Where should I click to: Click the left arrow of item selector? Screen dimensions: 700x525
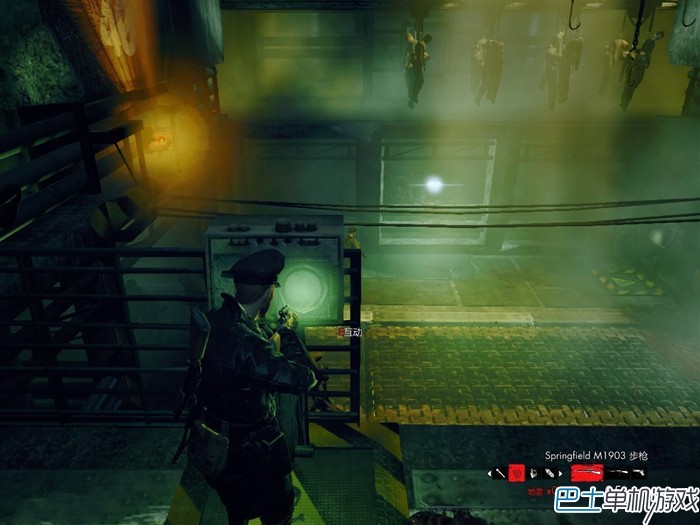(x=489, y=473)
